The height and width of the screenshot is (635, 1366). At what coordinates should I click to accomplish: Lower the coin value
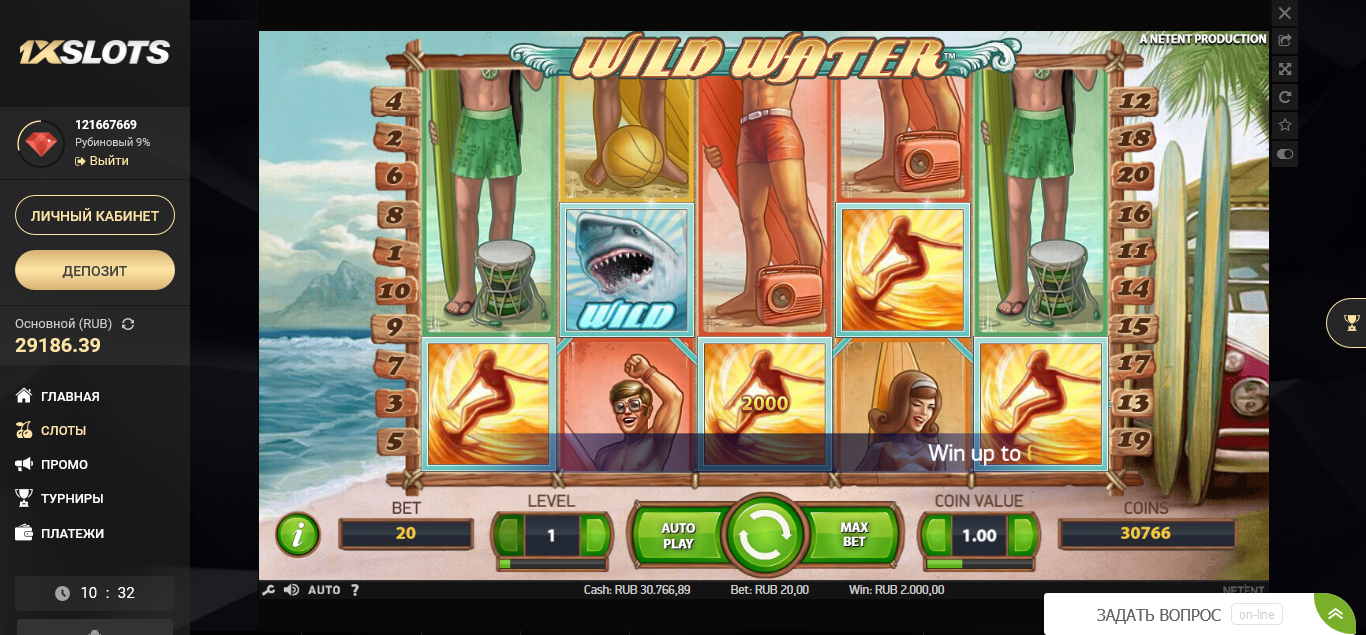tap(936, 535)
